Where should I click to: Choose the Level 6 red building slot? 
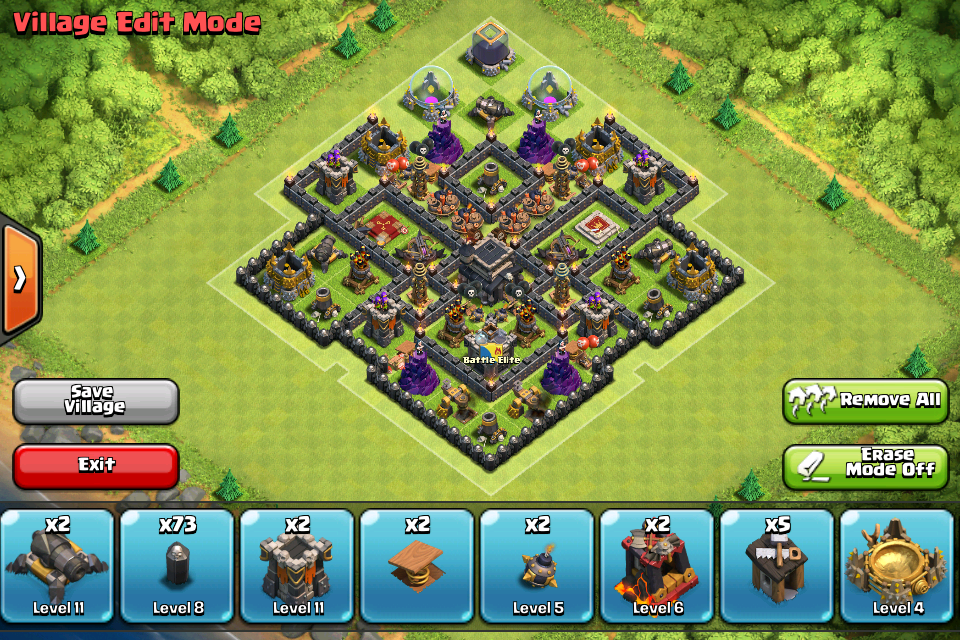point(657,566)
